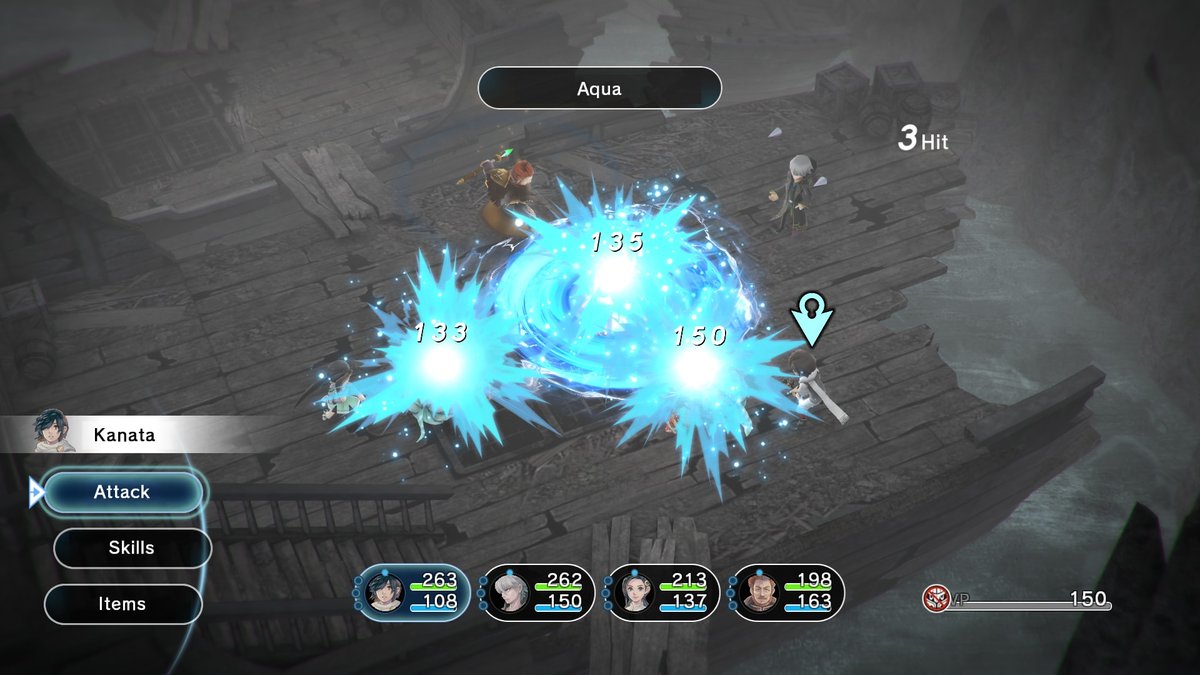Select Kanata's party status panel
The width and height of the screenshot is (1200, 675).
(x=413, y=592)
